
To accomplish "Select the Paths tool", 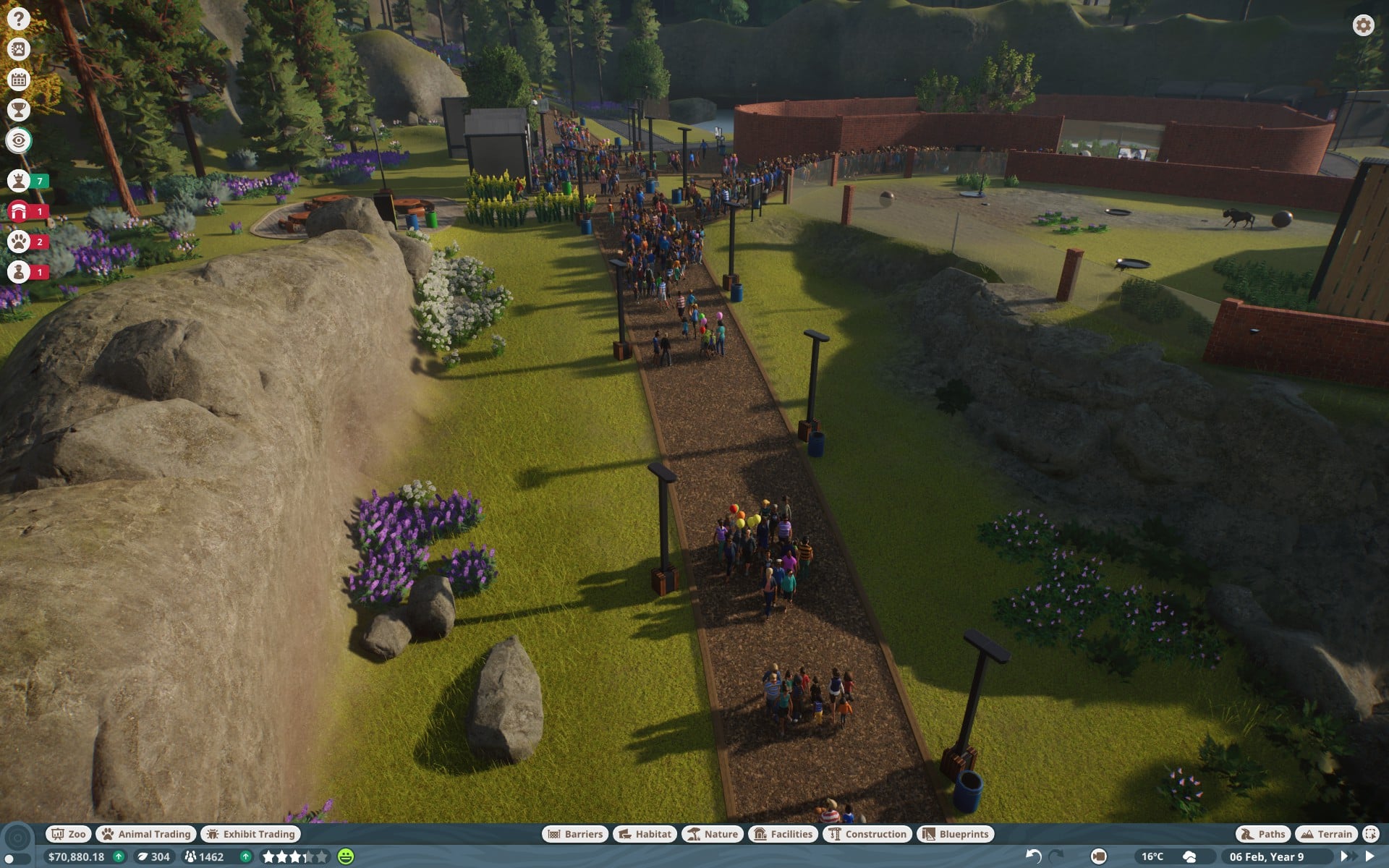I will pyautogui.click(x=1263, y=834).
